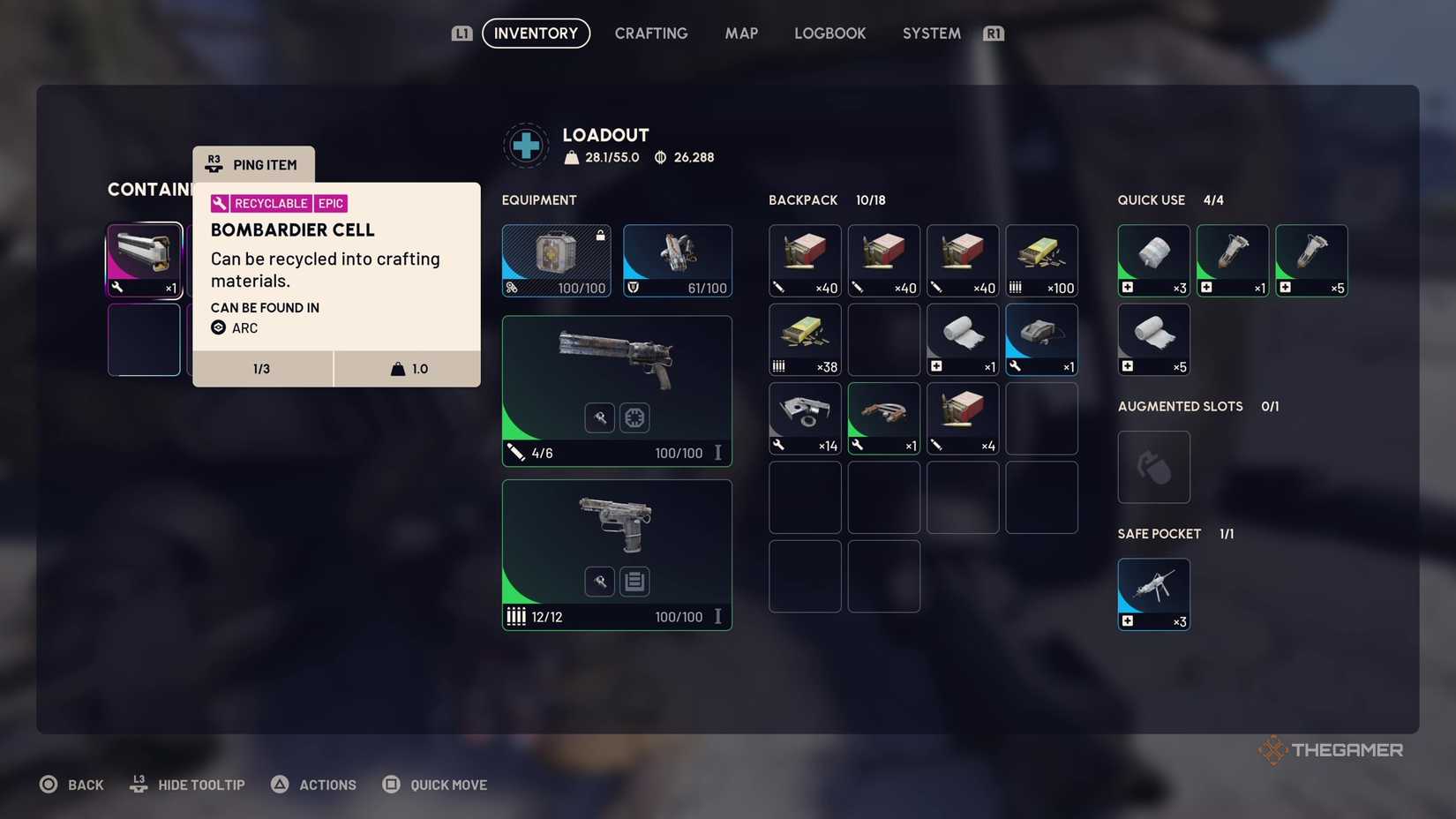The height and width of the screenshot is (819, 1456).
Task: Switch to the CRAFTING tab
Action: (x=651, y=33)
